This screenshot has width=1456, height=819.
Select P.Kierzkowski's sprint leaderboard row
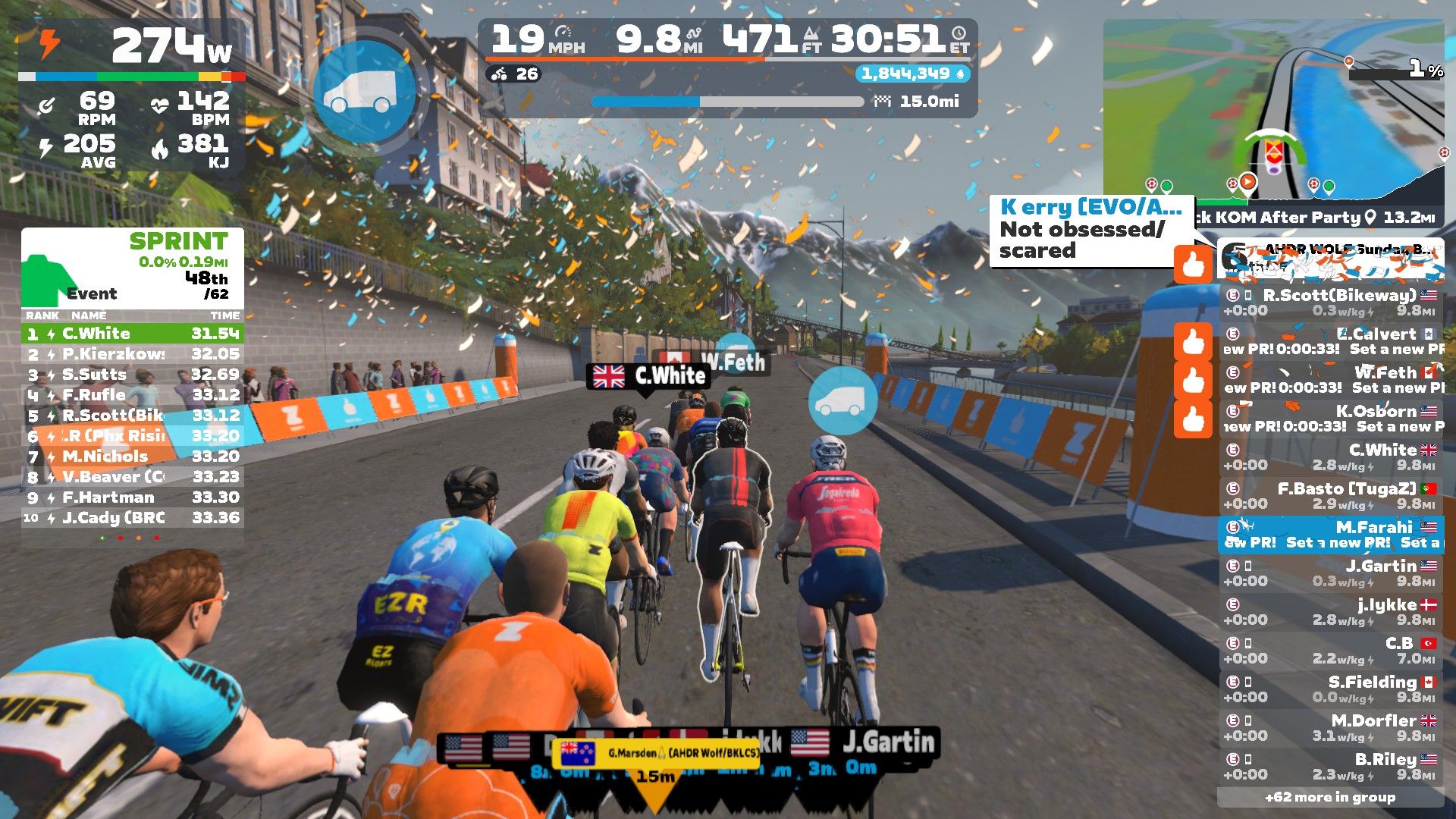(x=133, y=354)
